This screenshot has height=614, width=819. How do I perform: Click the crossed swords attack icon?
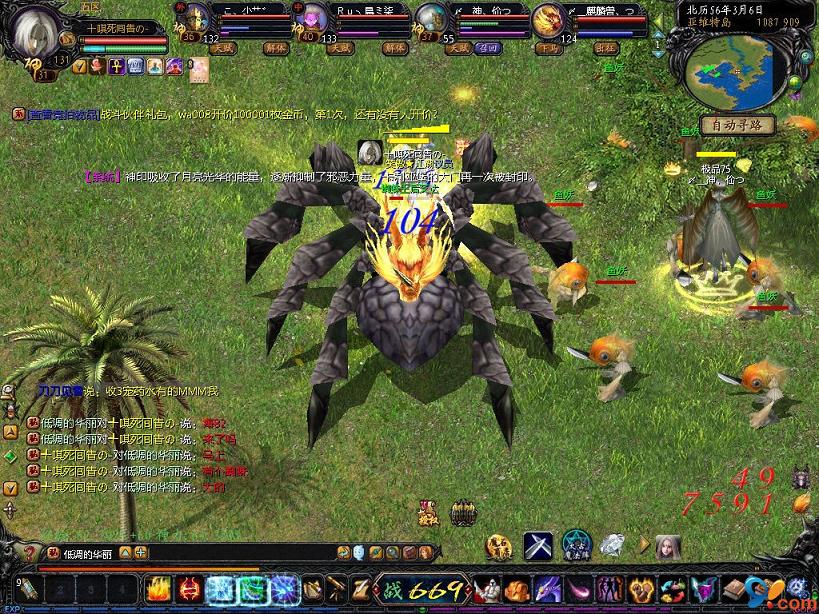538,546
